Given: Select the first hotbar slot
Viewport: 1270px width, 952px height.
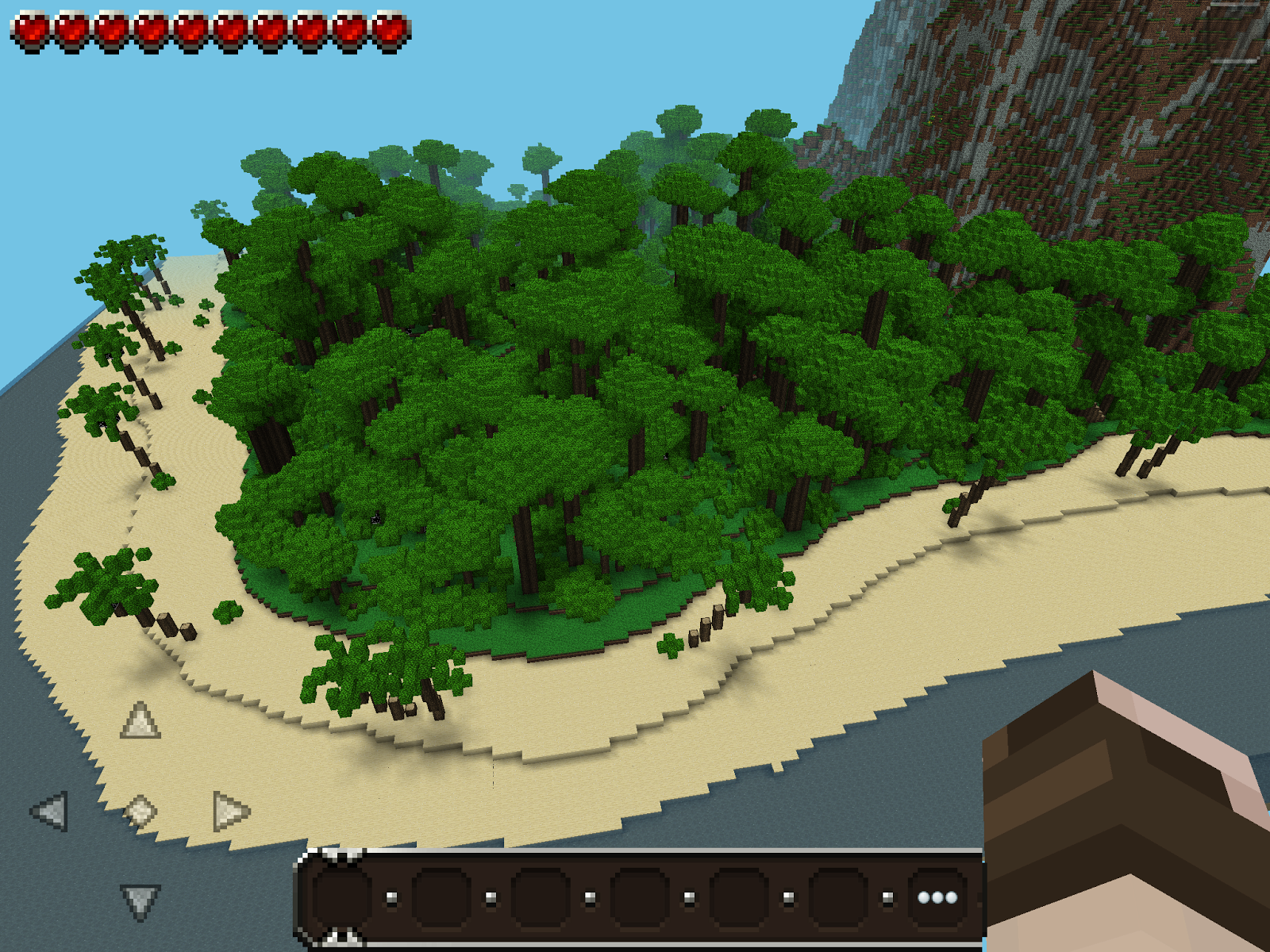Looking at the screenshot, I should pyautogui.click(x=342, y=896).
